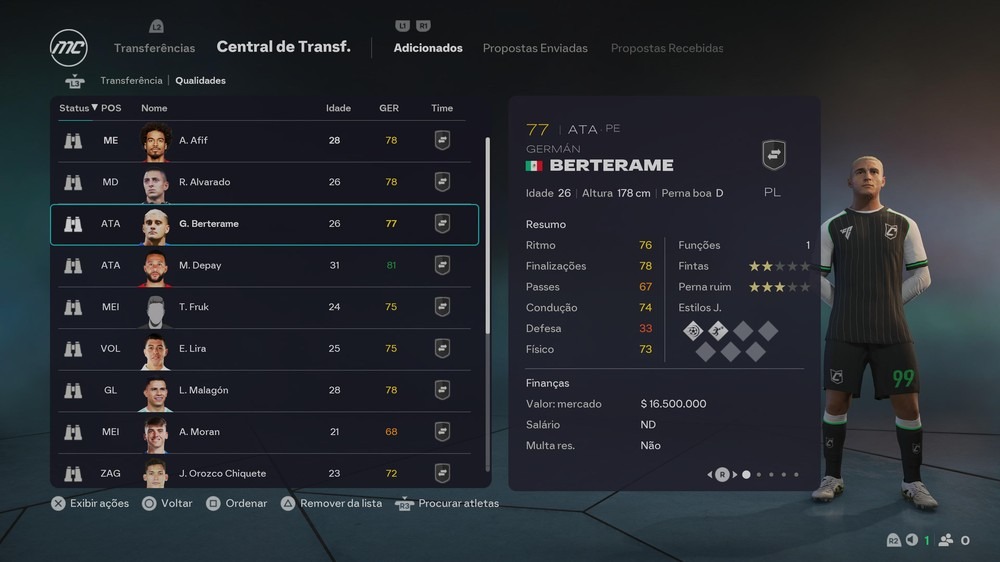Switch to the Transferências tab
The width and height of the screenshot is (1000, 562).
click(154, 48)
